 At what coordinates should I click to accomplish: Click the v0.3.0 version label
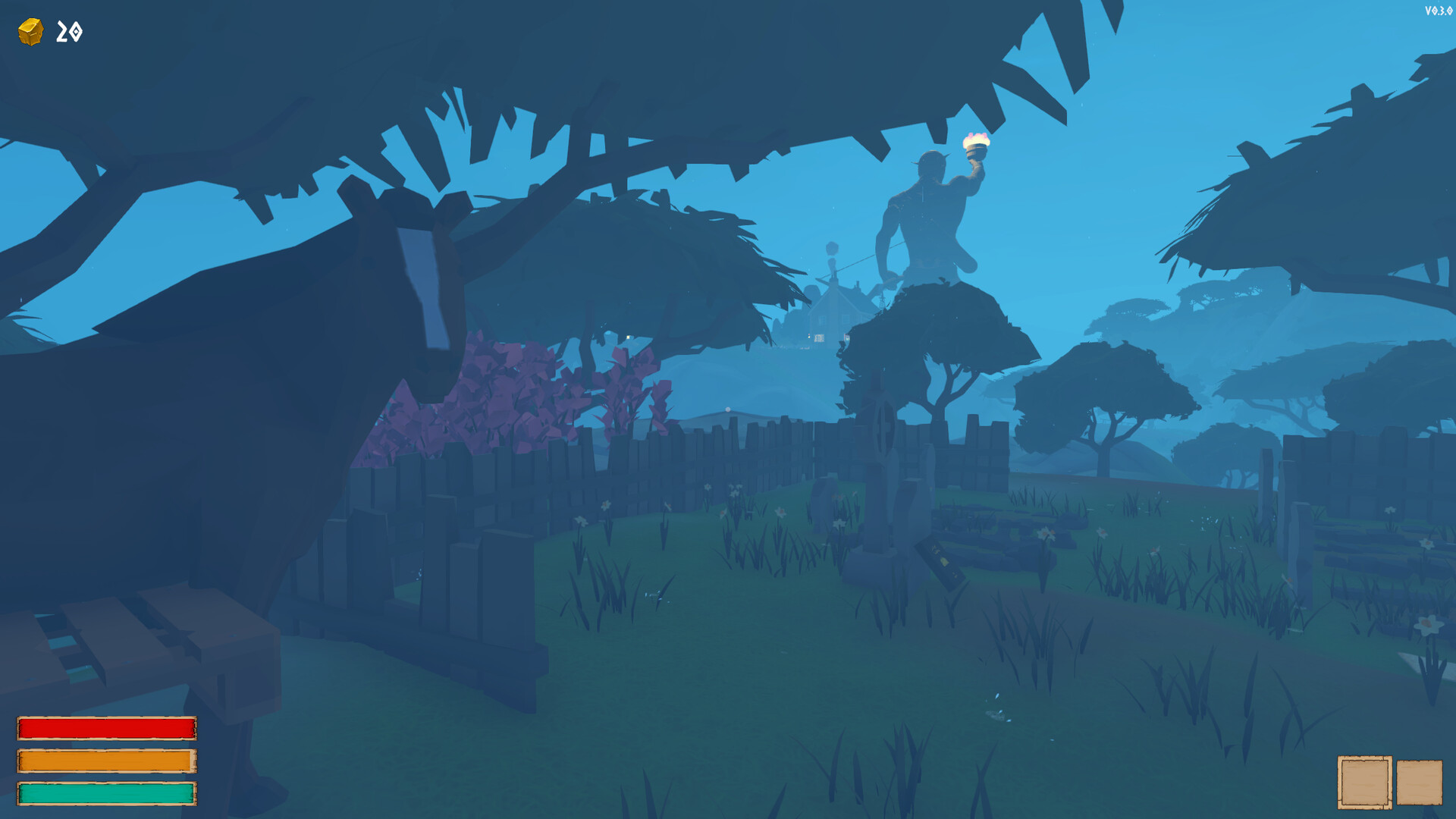tap(1437, 9)
